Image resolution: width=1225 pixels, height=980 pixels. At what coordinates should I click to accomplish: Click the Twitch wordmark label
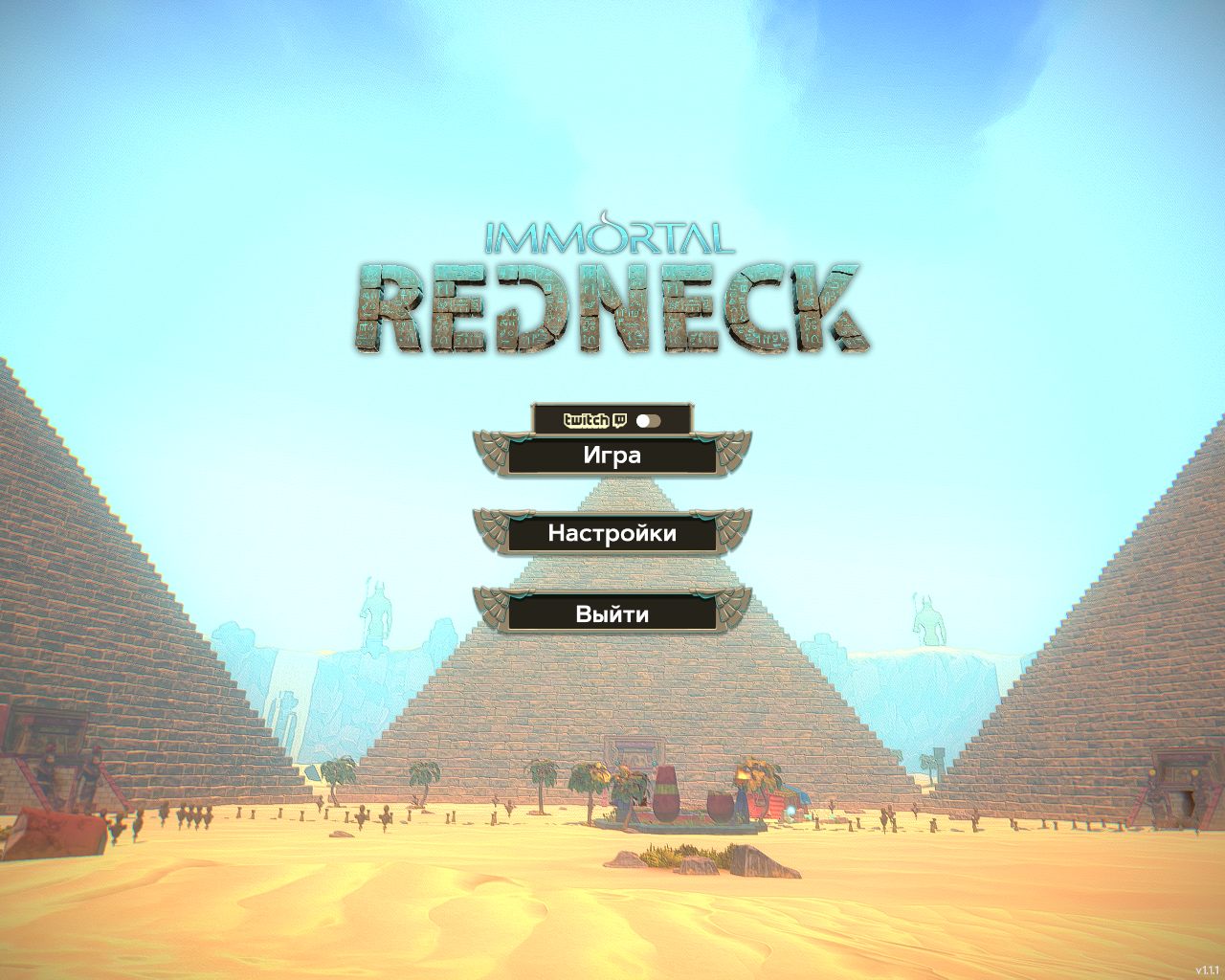point(586,421)
